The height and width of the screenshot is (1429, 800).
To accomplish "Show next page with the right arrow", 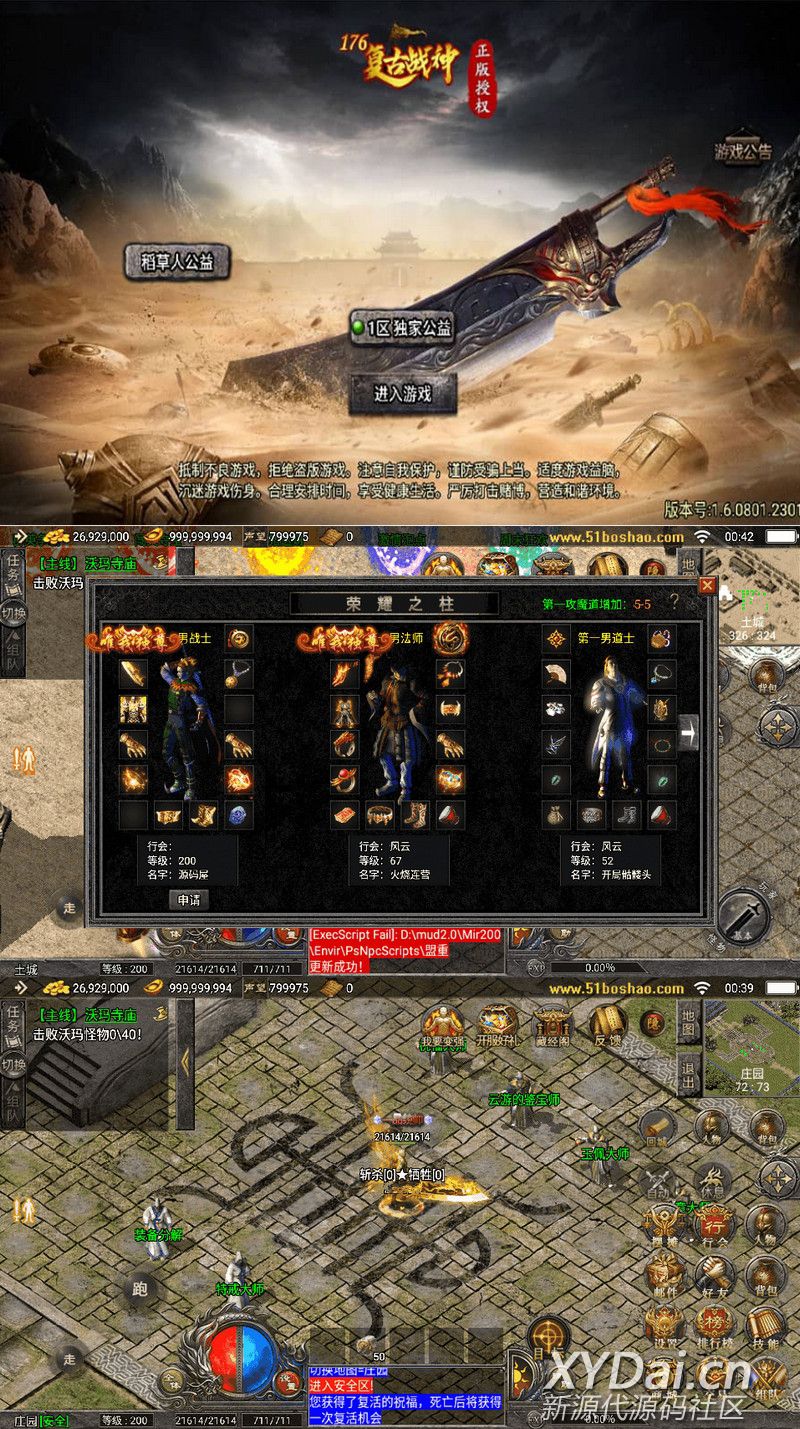I will point(688,733).
